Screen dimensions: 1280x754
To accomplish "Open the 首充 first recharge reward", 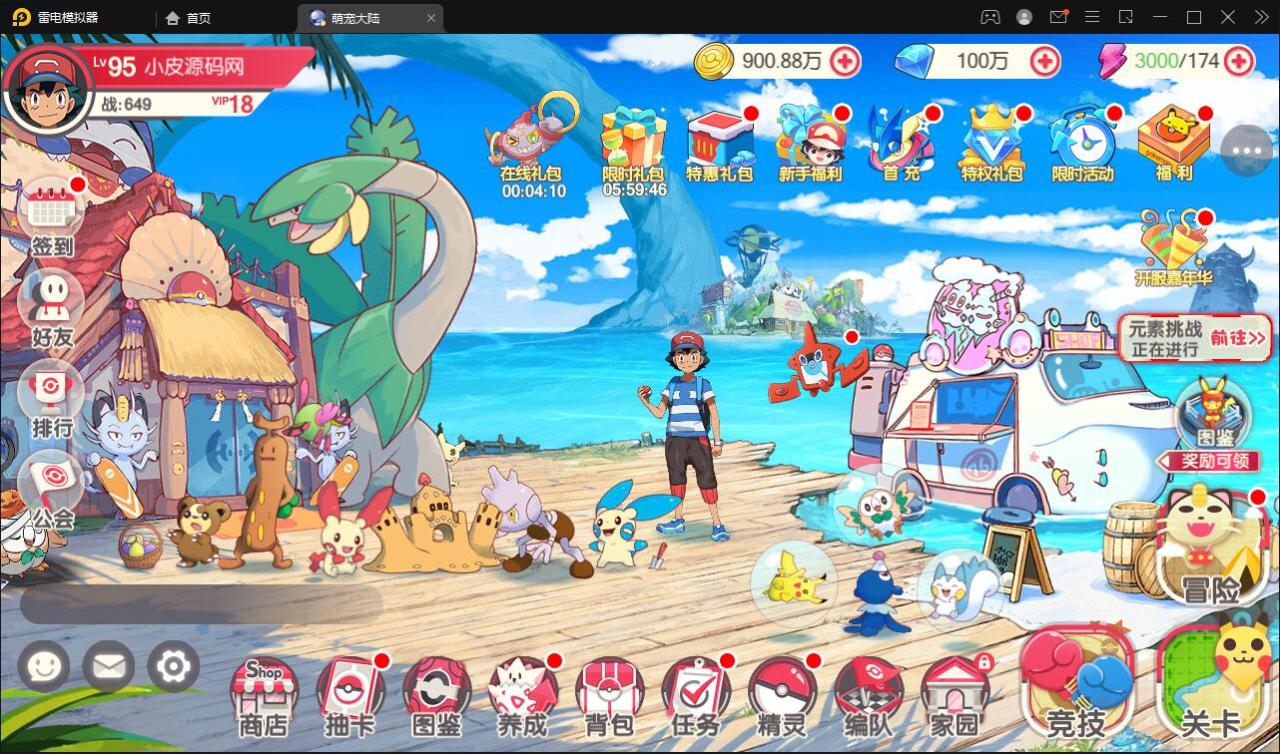I will click(897, 140).
